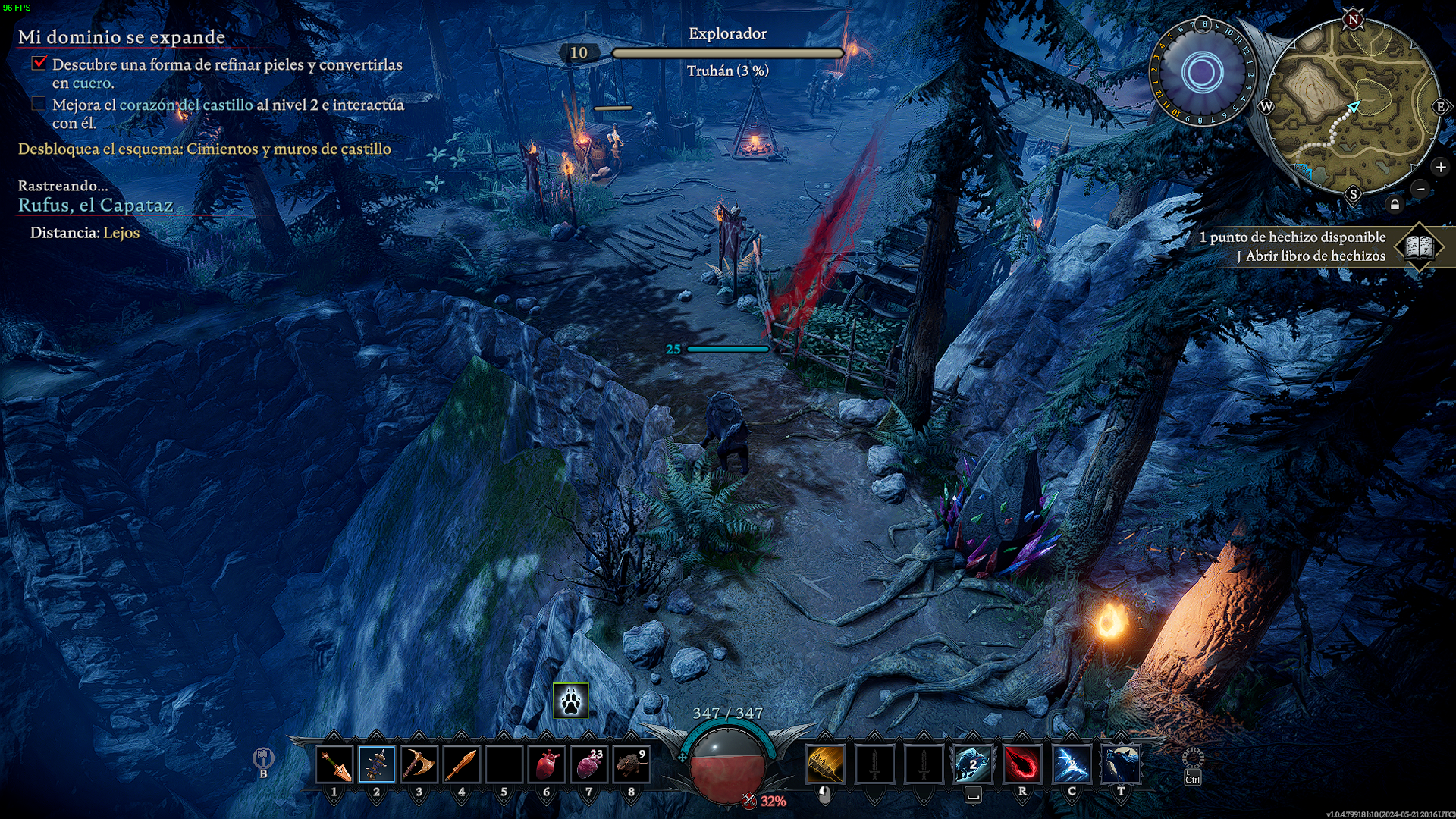1456x819 pixels.
Task: Equip the copper axe in slot 3
Action: [419, 764]
